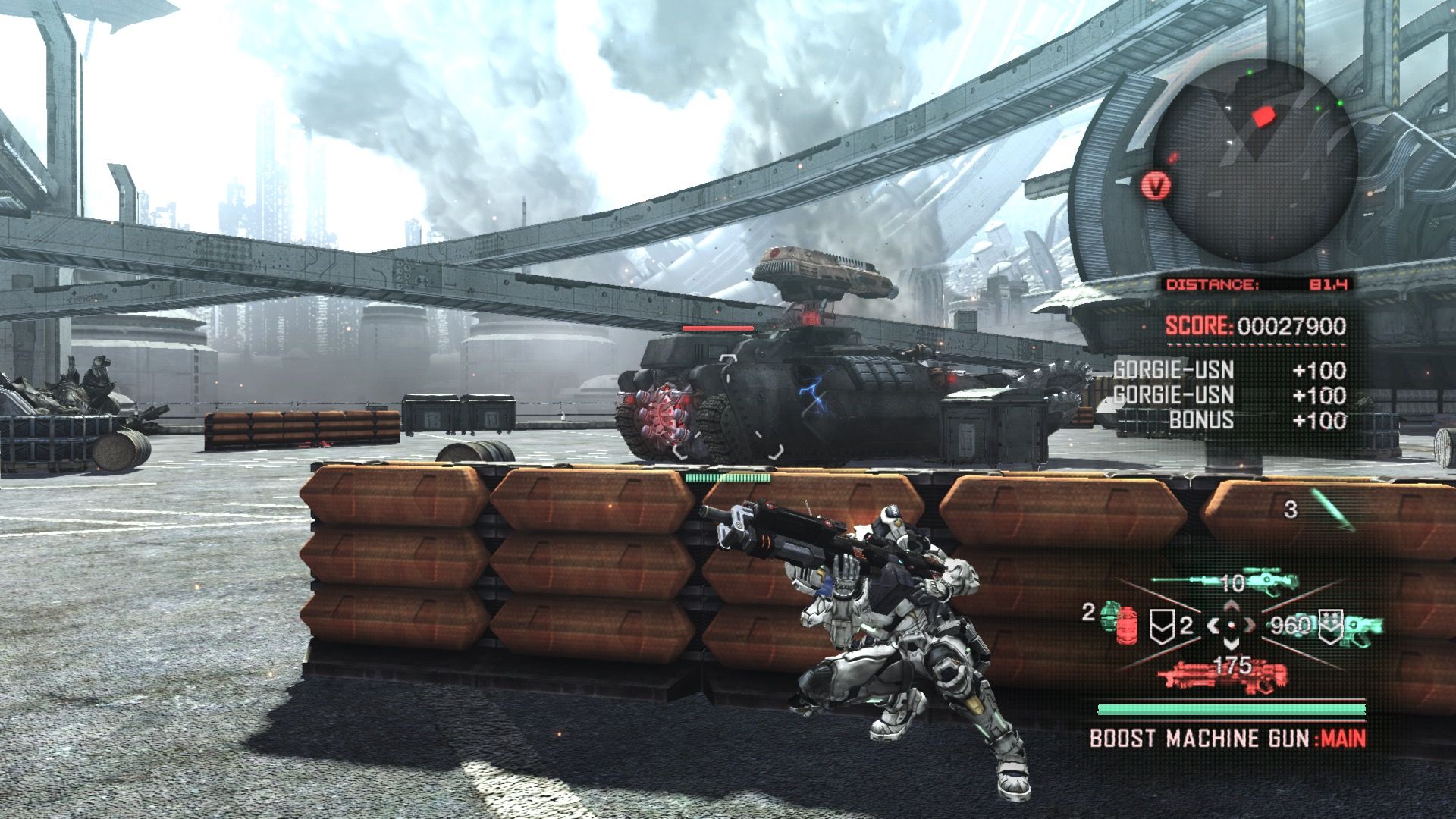Expand the right weapon-cycle arrow
The width and height of the screenshot is (1456, 819).
(1249, 626)
